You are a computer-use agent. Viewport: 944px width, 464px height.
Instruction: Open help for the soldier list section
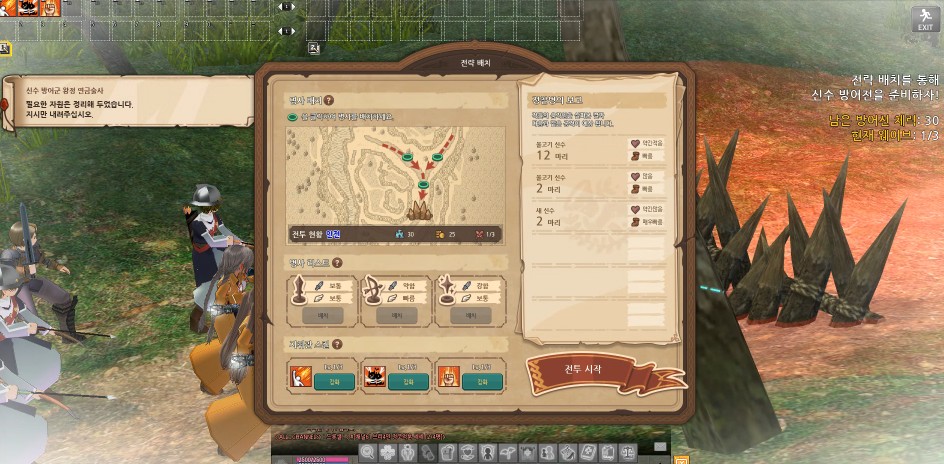[x=343, y=263]
